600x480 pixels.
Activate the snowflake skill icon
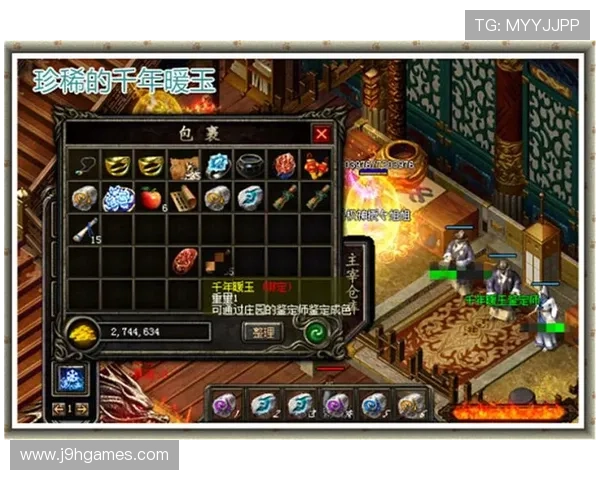(x=71, y=377)
